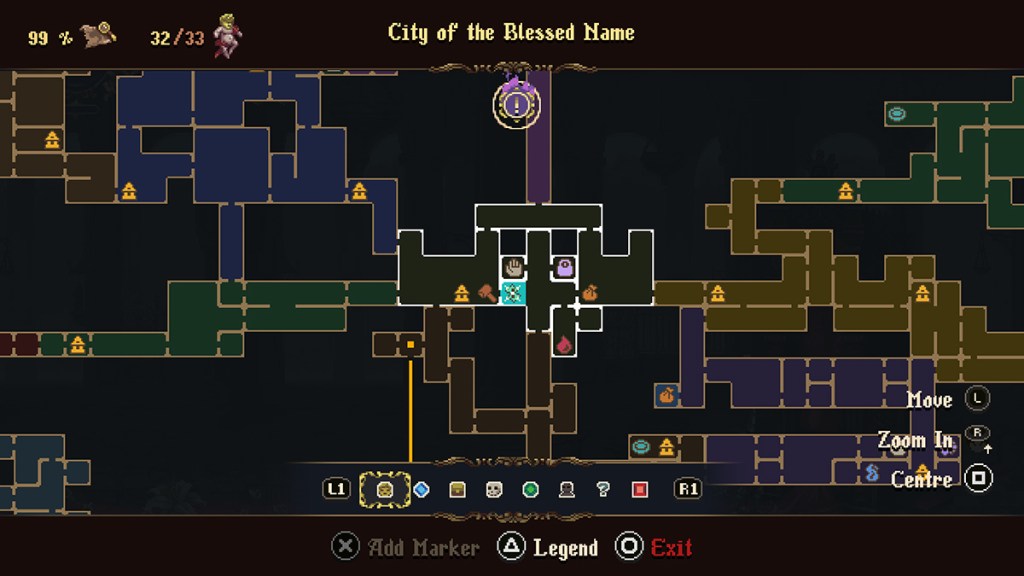Screen dimensions: 1024x576
Task: Choose the green gem marker
Action: (x=530, y=490)
